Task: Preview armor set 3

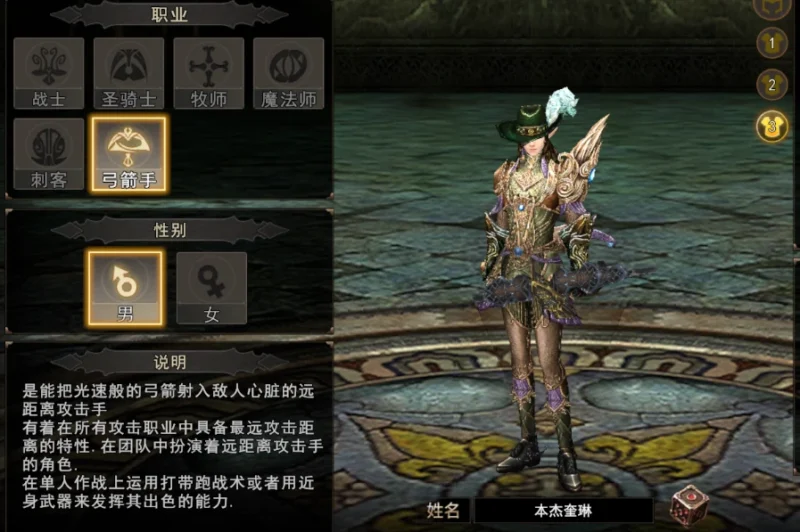Action: point(771,126)
